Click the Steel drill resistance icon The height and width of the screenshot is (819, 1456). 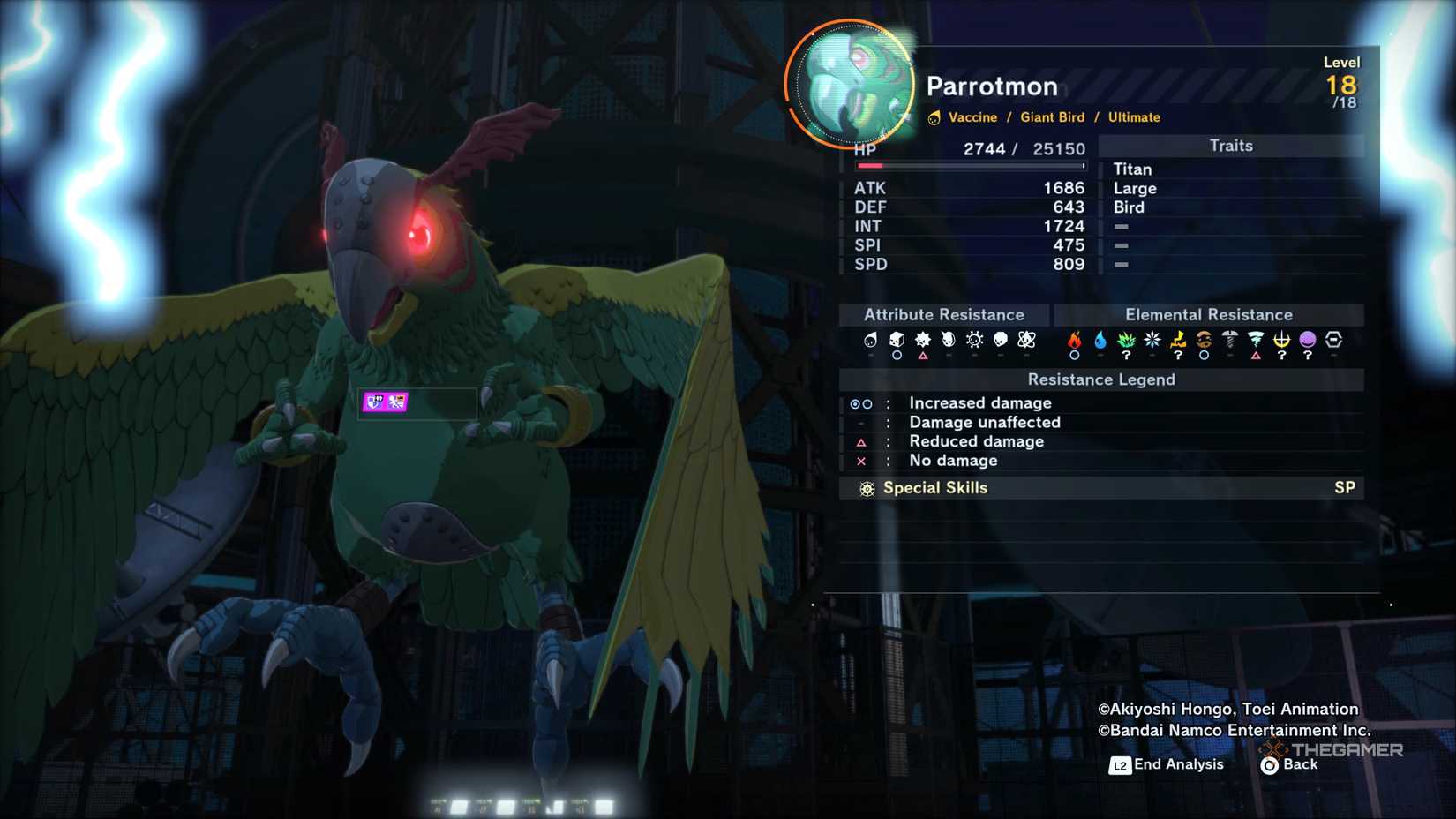[1230, 340]
